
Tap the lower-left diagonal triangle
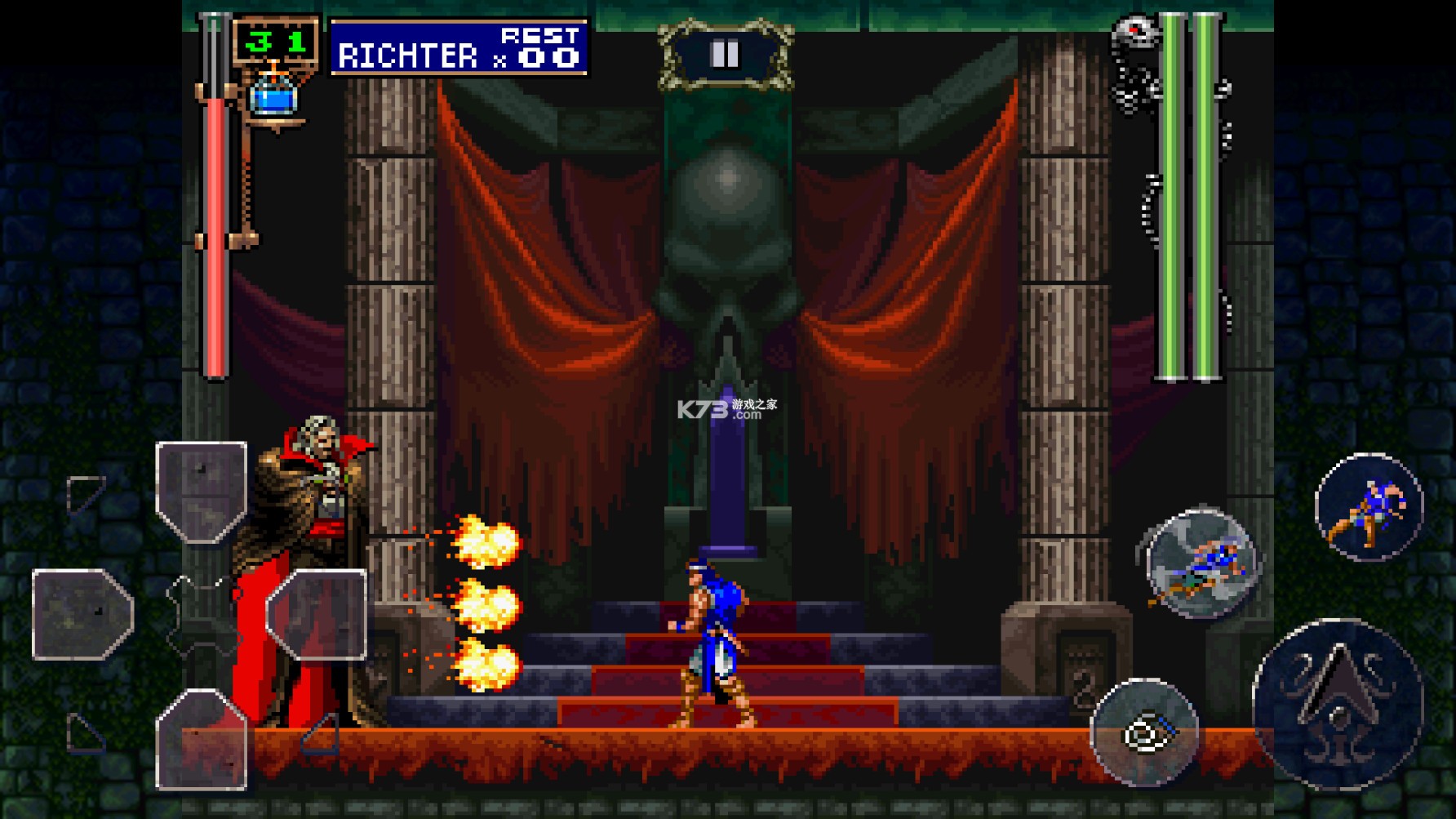(85, 732)
